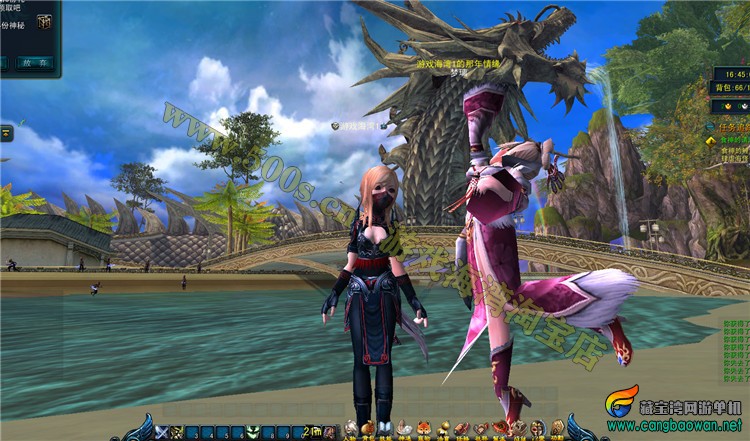Open the orange fox pet menu icon

point(424,429)
